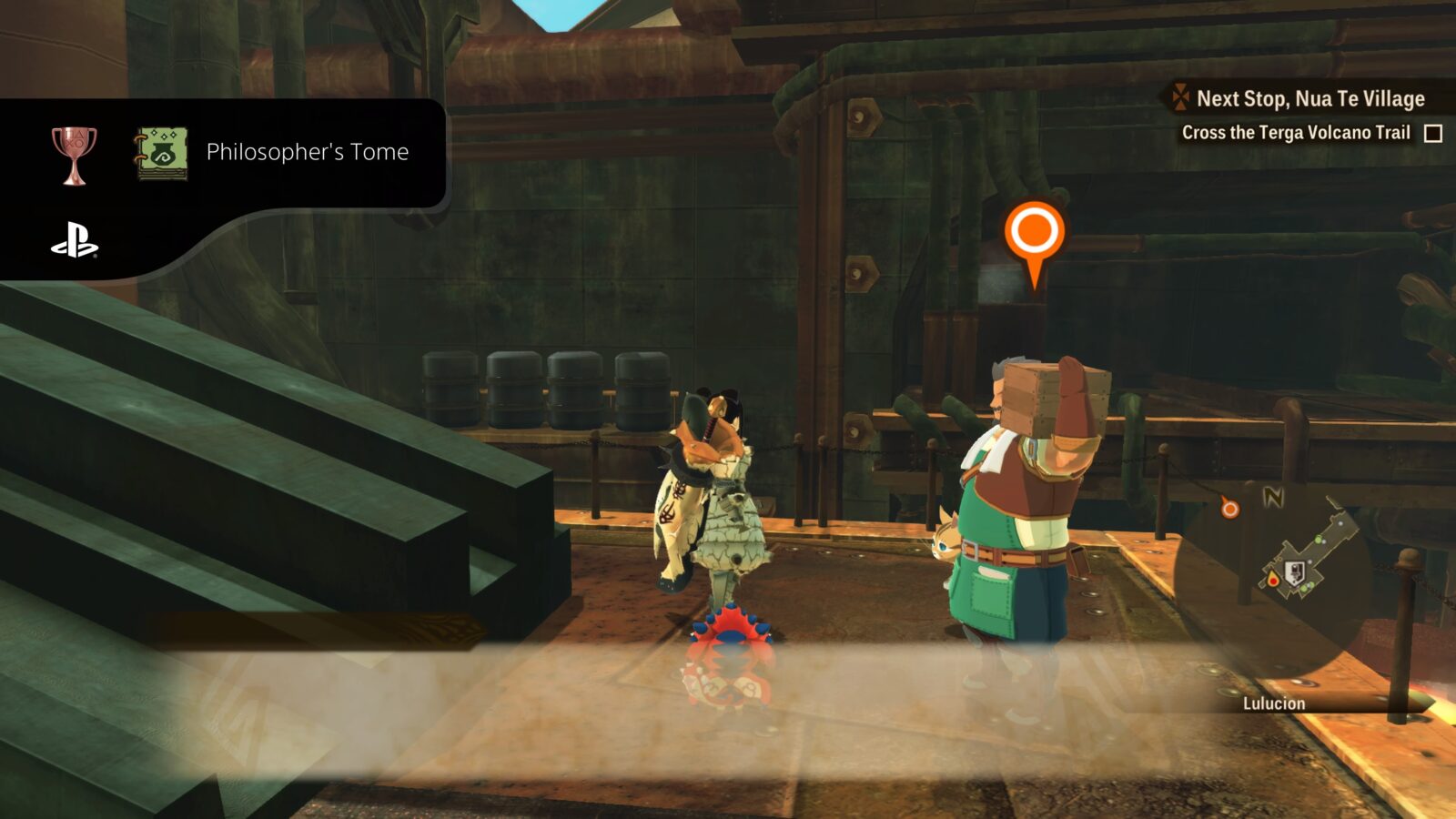Open the Philosopher's Tome trophy notification
Viewport: 1456px width, 819px height.
[307, 152]
